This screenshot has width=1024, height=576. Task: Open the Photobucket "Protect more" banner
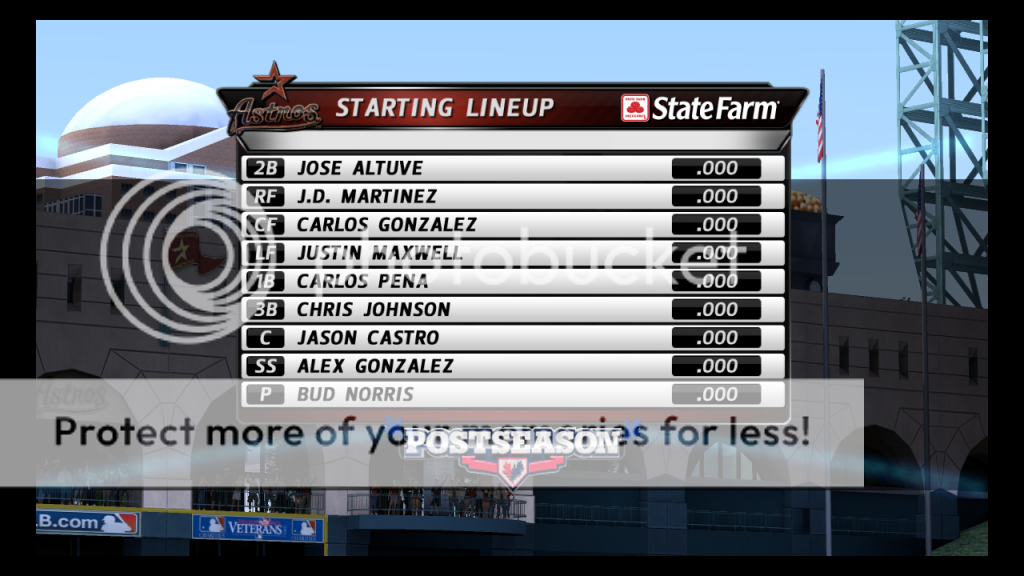click(430, 433)
